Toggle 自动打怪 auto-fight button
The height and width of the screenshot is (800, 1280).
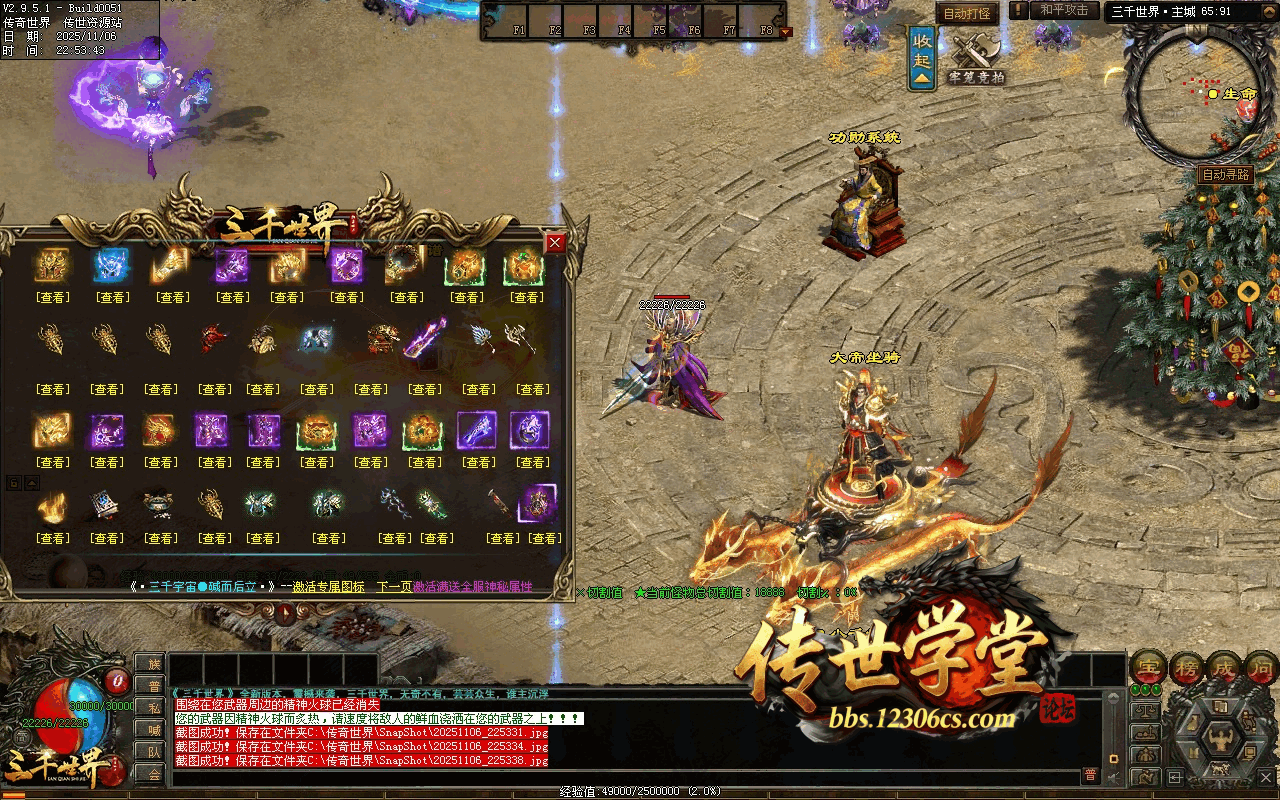click(x=966, y=13)
